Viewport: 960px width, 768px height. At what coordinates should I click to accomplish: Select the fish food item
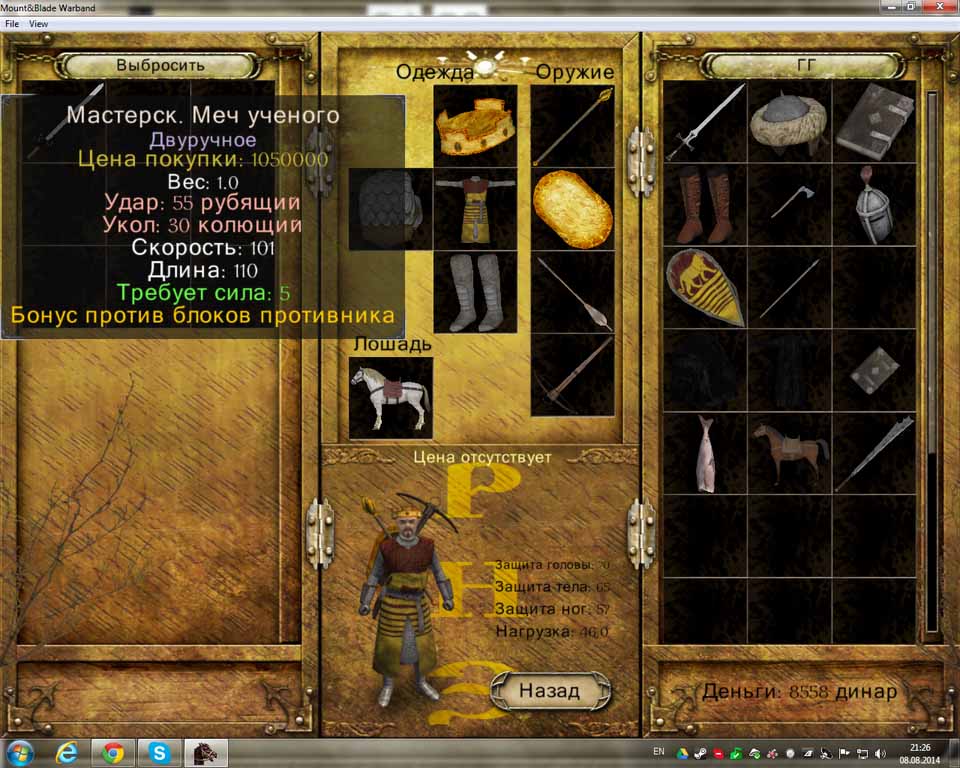pyautogui.click(x=705, y=453)
